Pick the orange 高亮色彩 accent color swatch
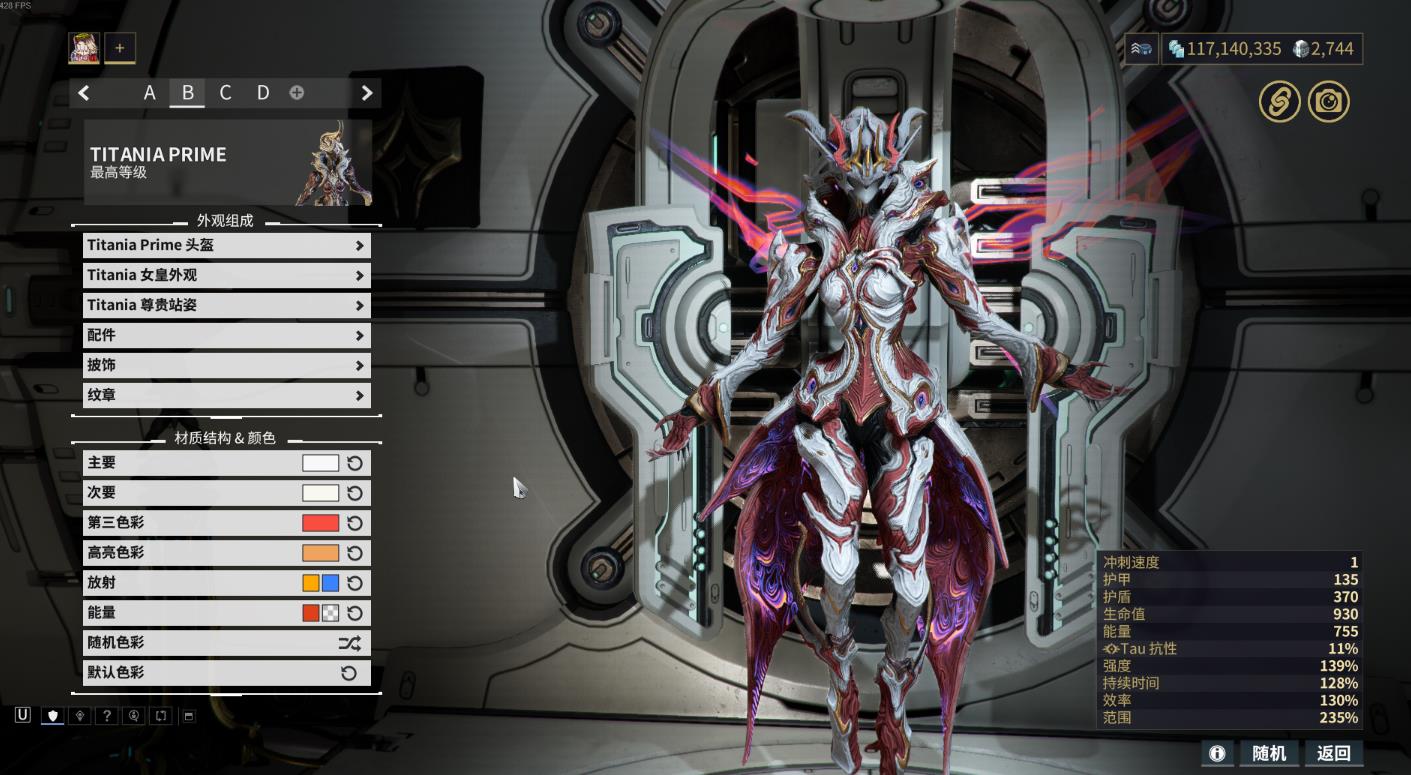This screenshot has height=775, width=1411. 321,553
